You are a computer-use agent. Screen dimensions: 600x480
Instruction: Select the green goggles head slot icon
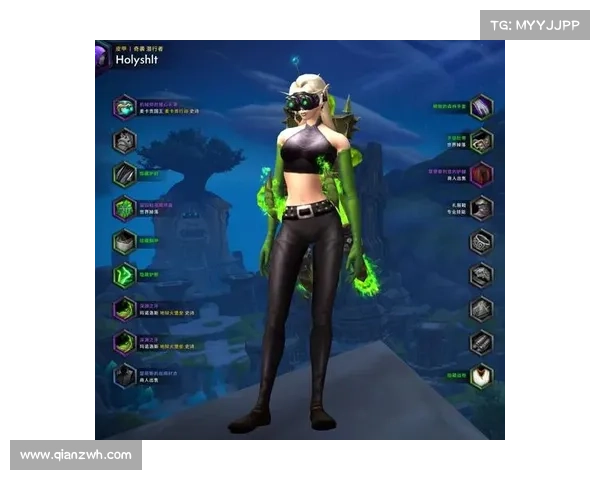tap(124, 107)
